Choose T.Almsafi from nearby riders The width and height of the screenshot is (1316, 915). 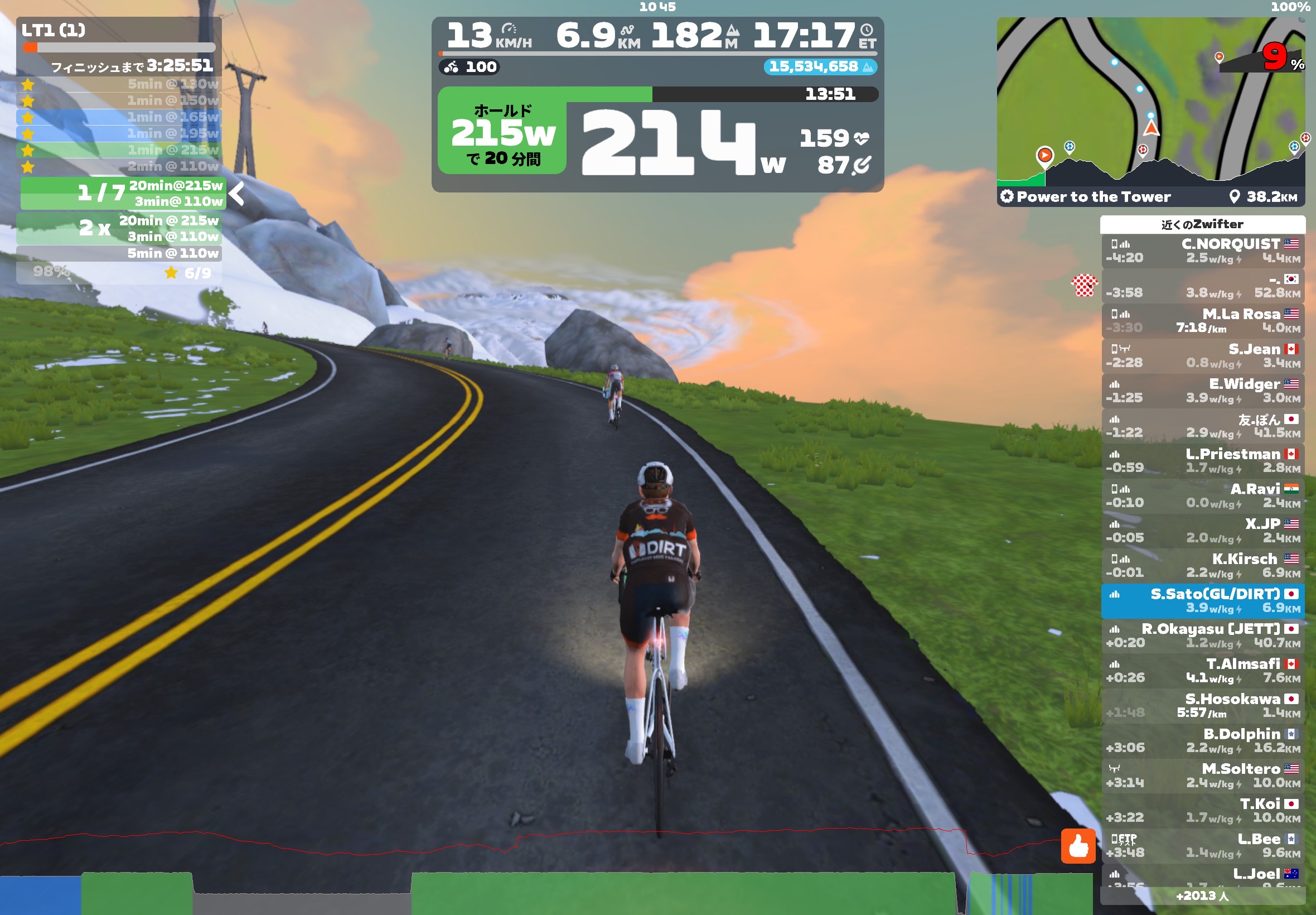(1202, 670)
